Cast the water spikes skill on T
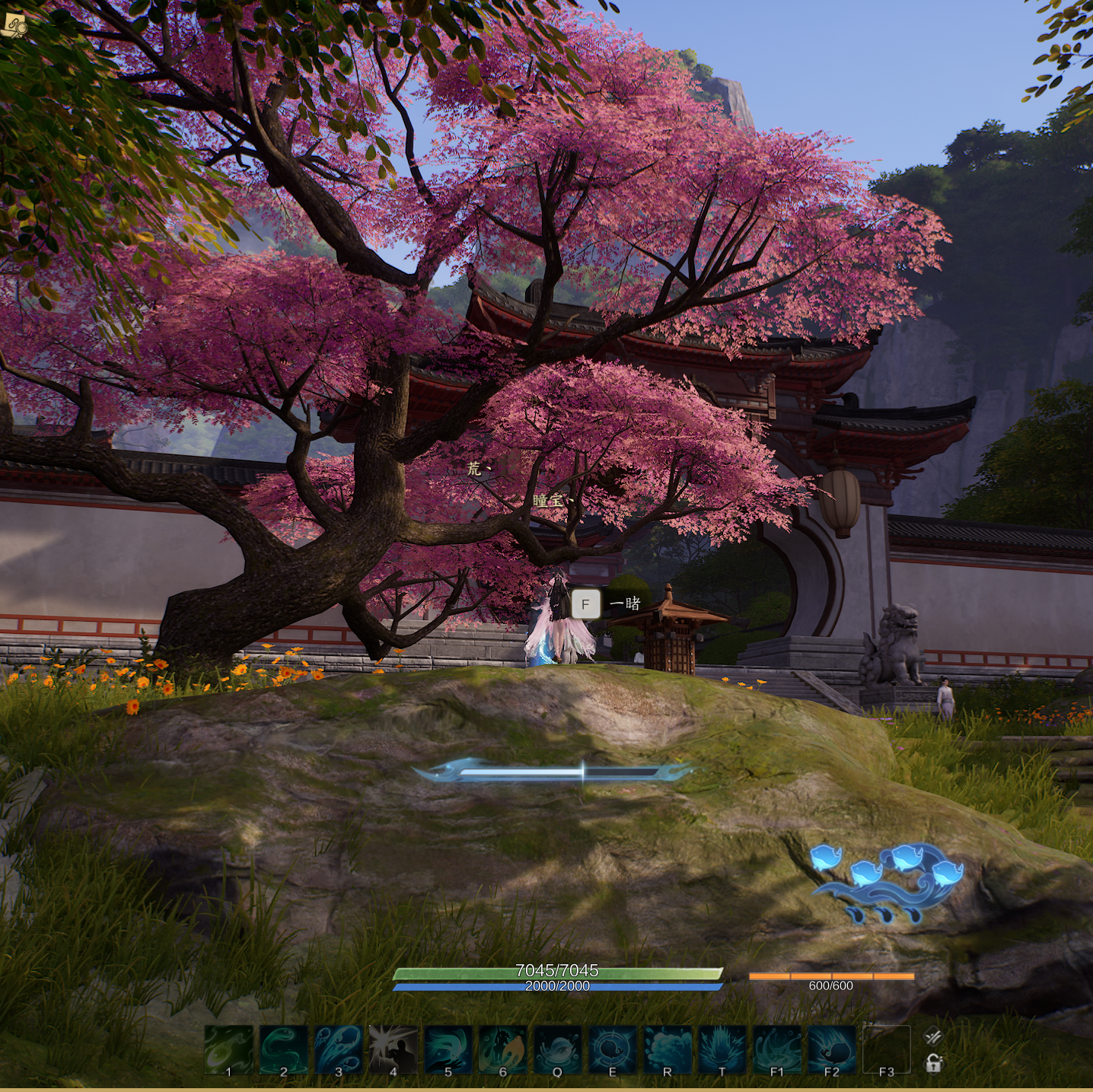Viewport: 1093px width, 1092px height. pyautogui.click(x=722, y=1050)
